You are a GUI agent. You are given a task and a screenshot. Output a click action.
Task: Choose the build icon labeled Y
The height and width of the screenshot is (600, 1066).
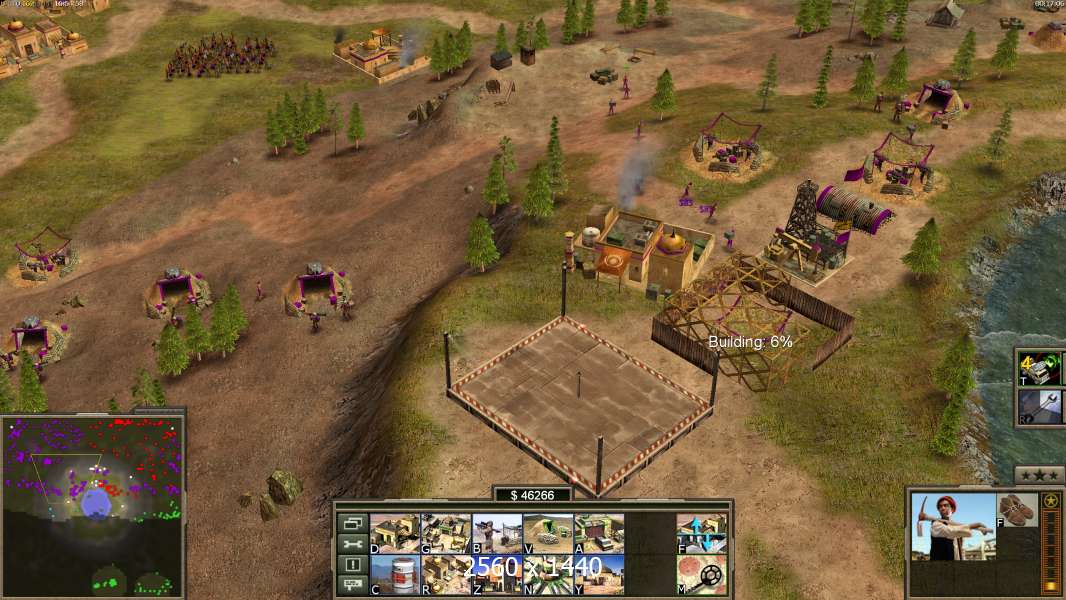tap(599, 574)
